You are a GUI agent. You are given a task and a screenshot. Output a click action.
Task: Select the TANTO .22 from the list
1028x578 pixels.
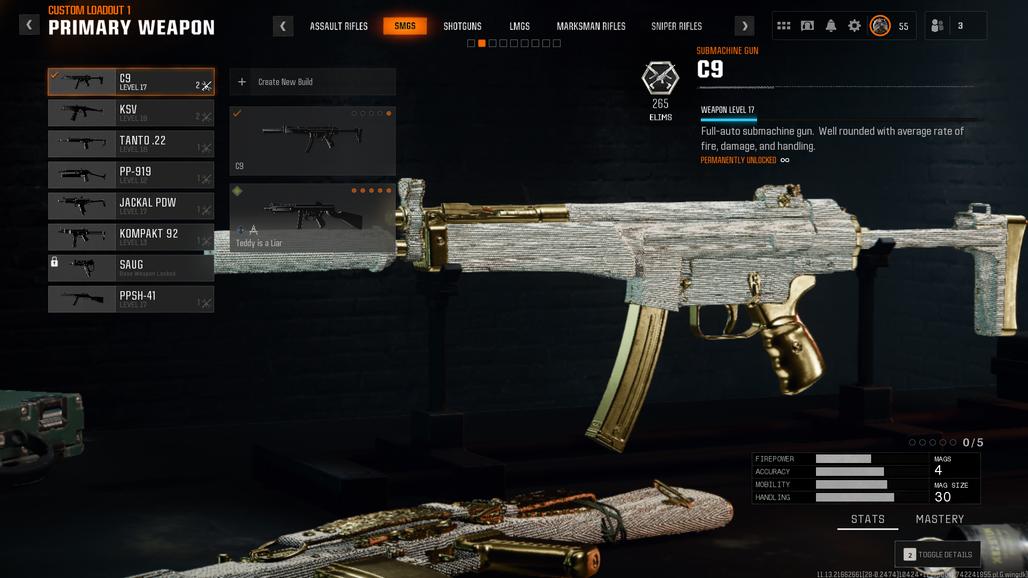[131, 144]
